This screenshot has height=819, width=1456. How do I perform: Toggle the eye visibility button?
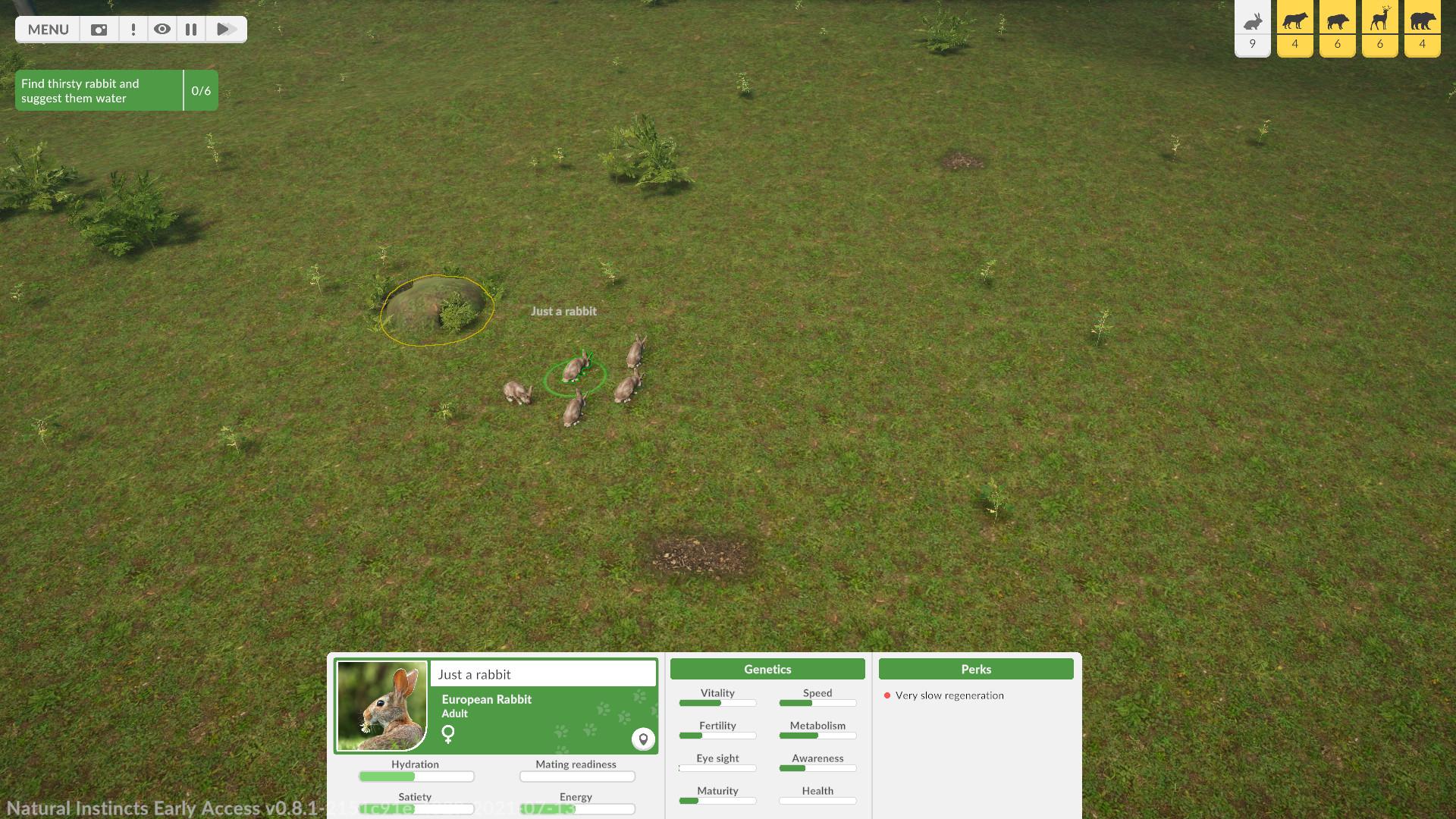click(x=162, y=30)
